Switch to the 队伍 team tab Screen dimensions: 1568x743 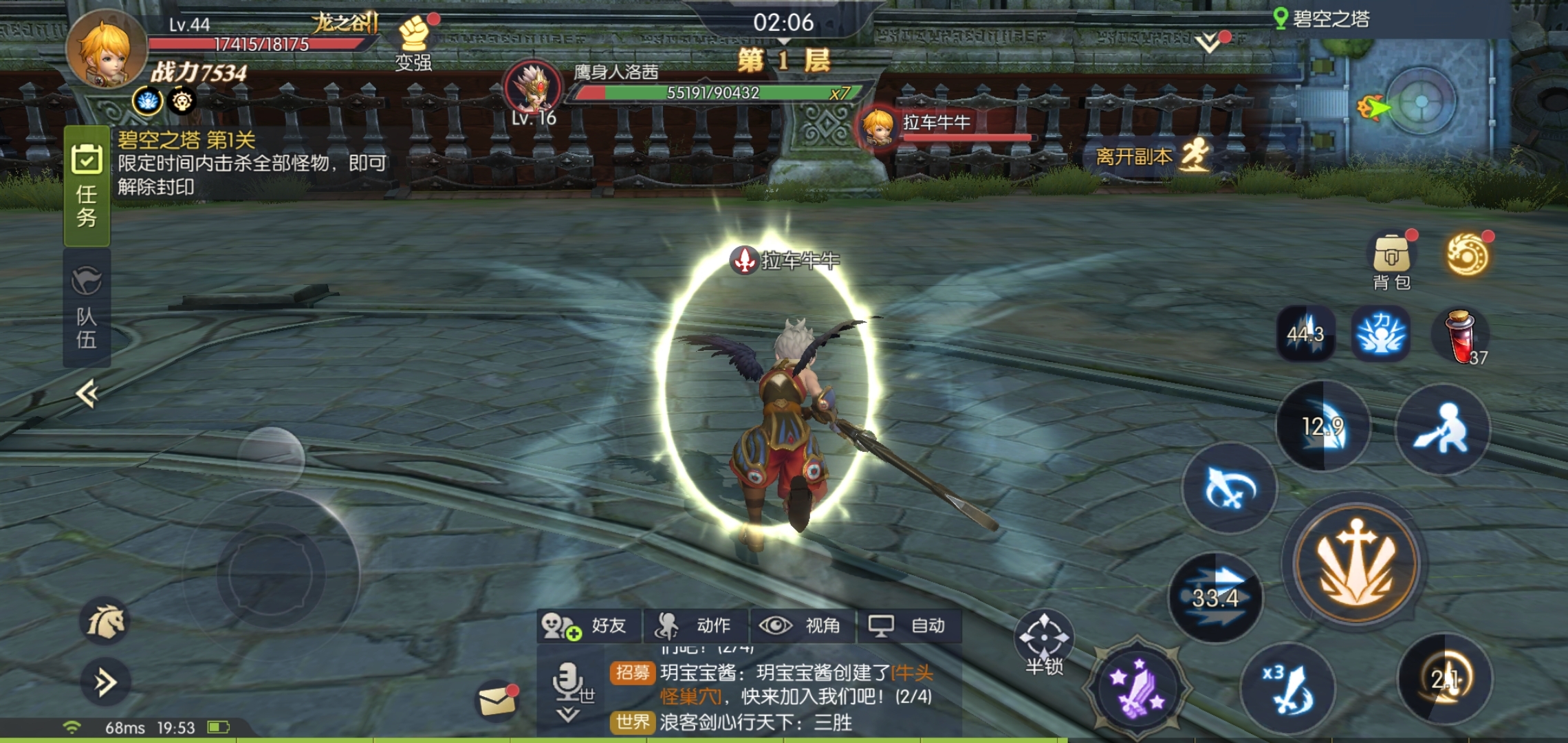87,310
